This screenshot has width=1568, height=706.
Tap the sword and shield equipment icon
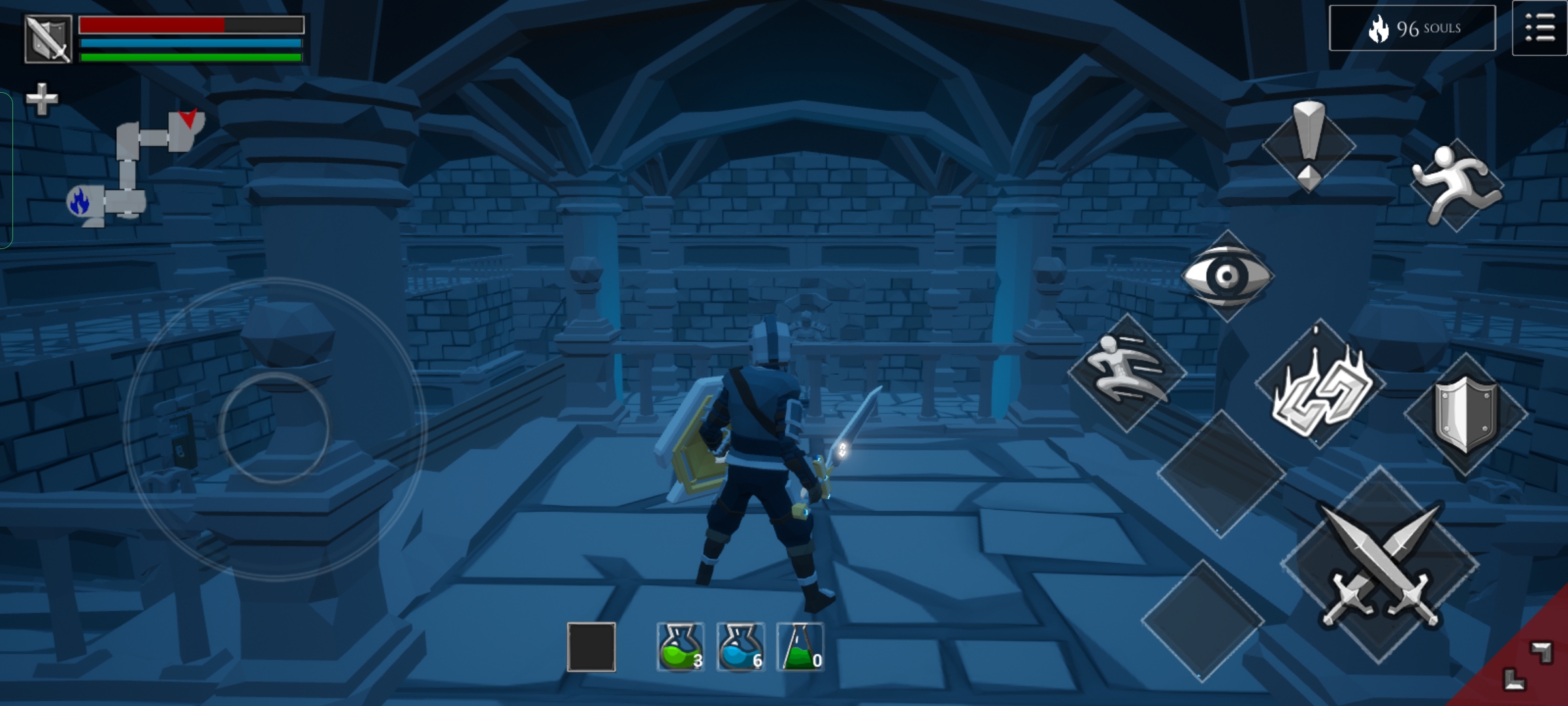[48, 39]
